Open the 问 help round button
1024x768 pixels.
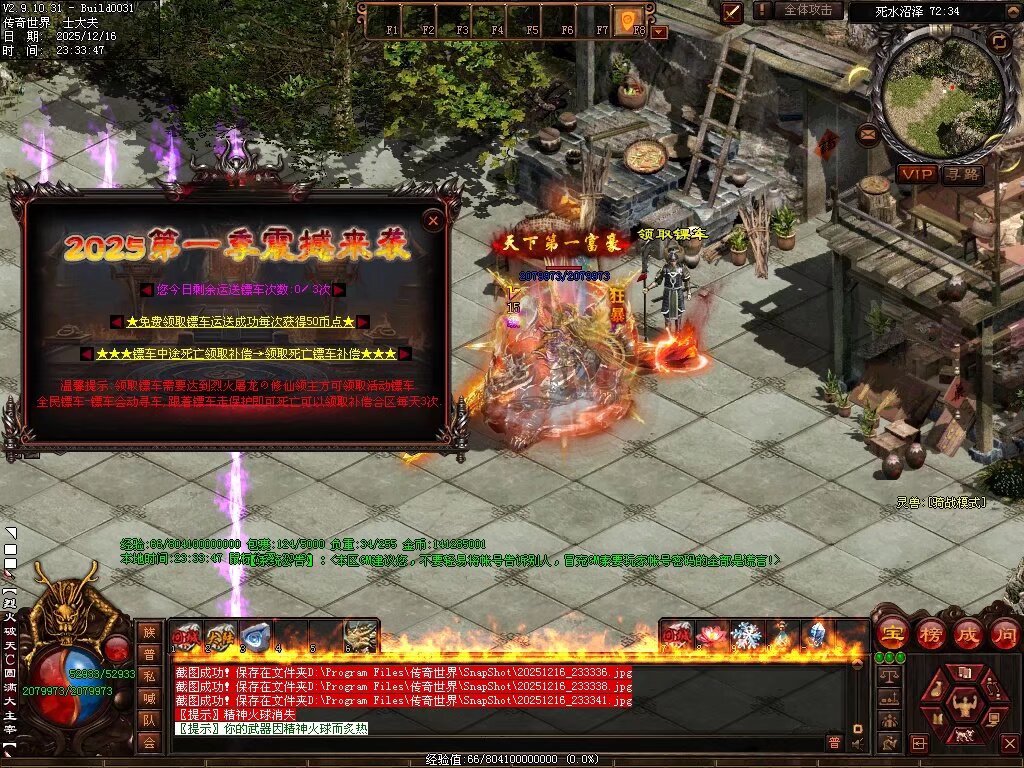pyautogui.click(x=1004, y=634)
